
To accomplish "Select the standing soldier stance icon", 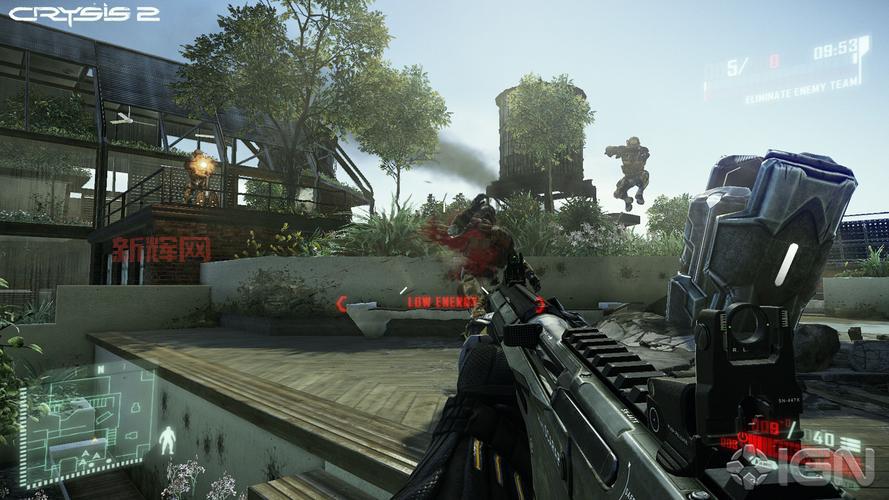I will pyautogui.click(x=167, y=439).
